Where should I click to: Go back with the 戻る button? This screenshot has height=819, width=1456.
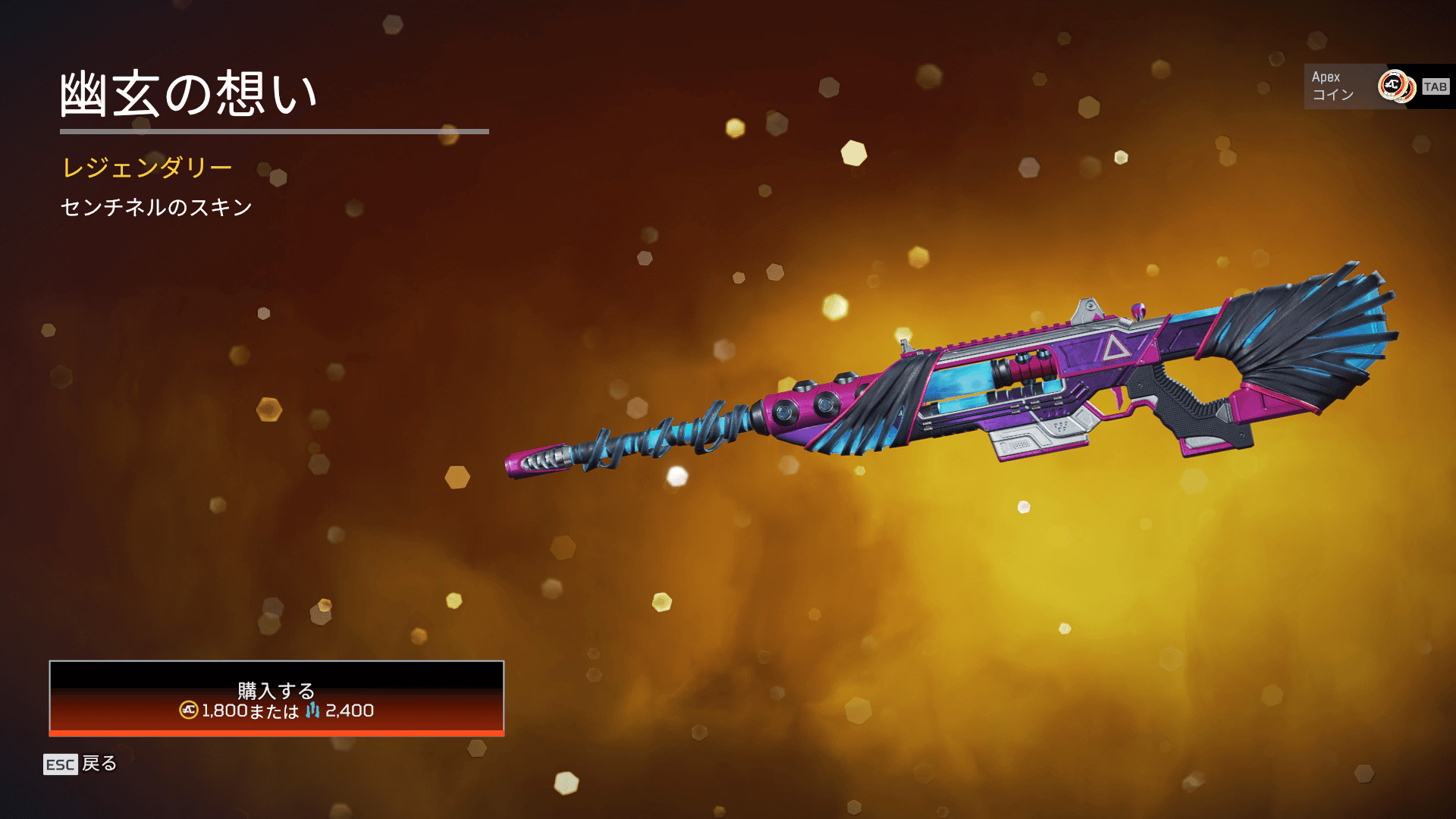(x=80, y=764)
